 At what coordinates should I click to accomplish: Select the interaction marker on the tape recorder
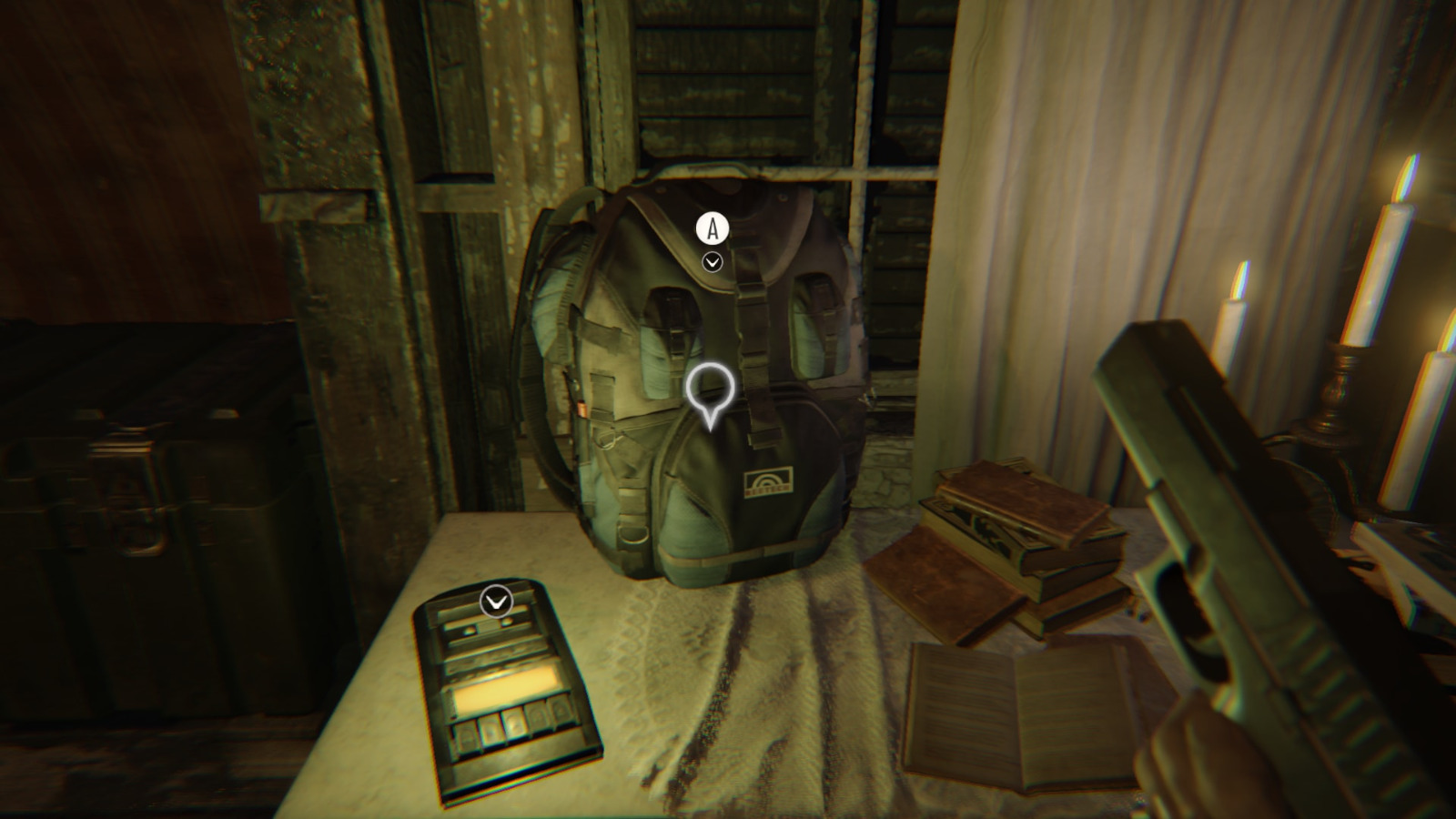[x=496, y=602]
